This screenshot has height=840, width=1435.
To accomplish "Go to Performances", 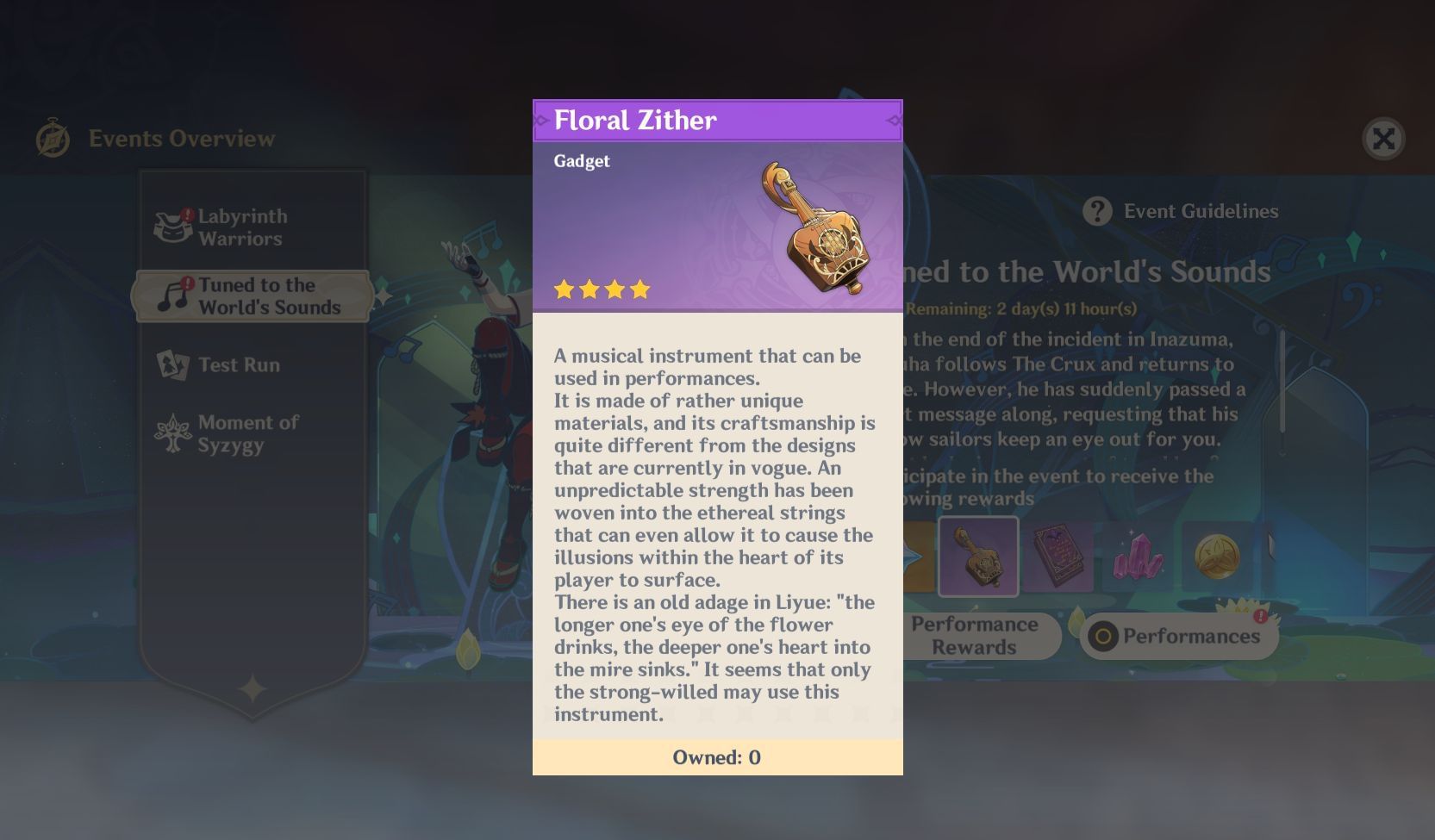I will pyautogui.click(x=1178, y=637).
